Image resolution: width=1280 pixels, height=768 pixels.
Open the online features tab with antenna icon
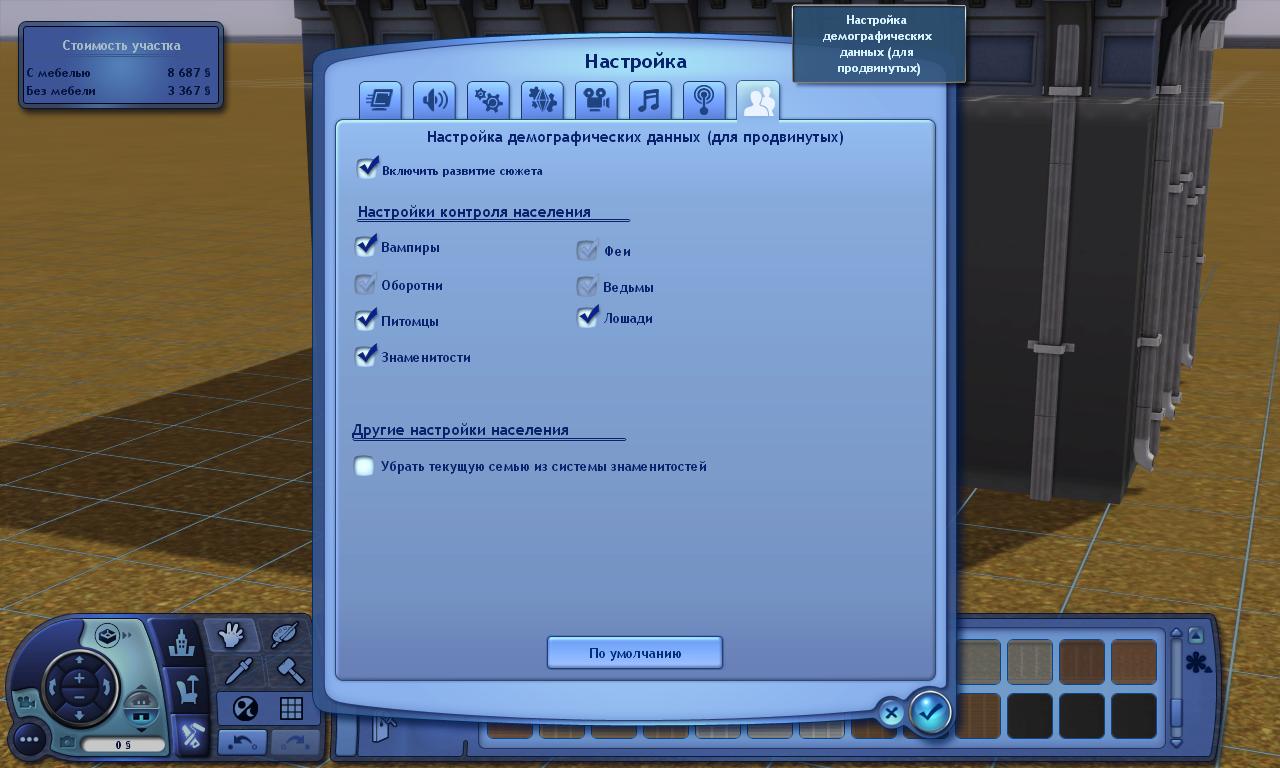[x=704, y=99]
